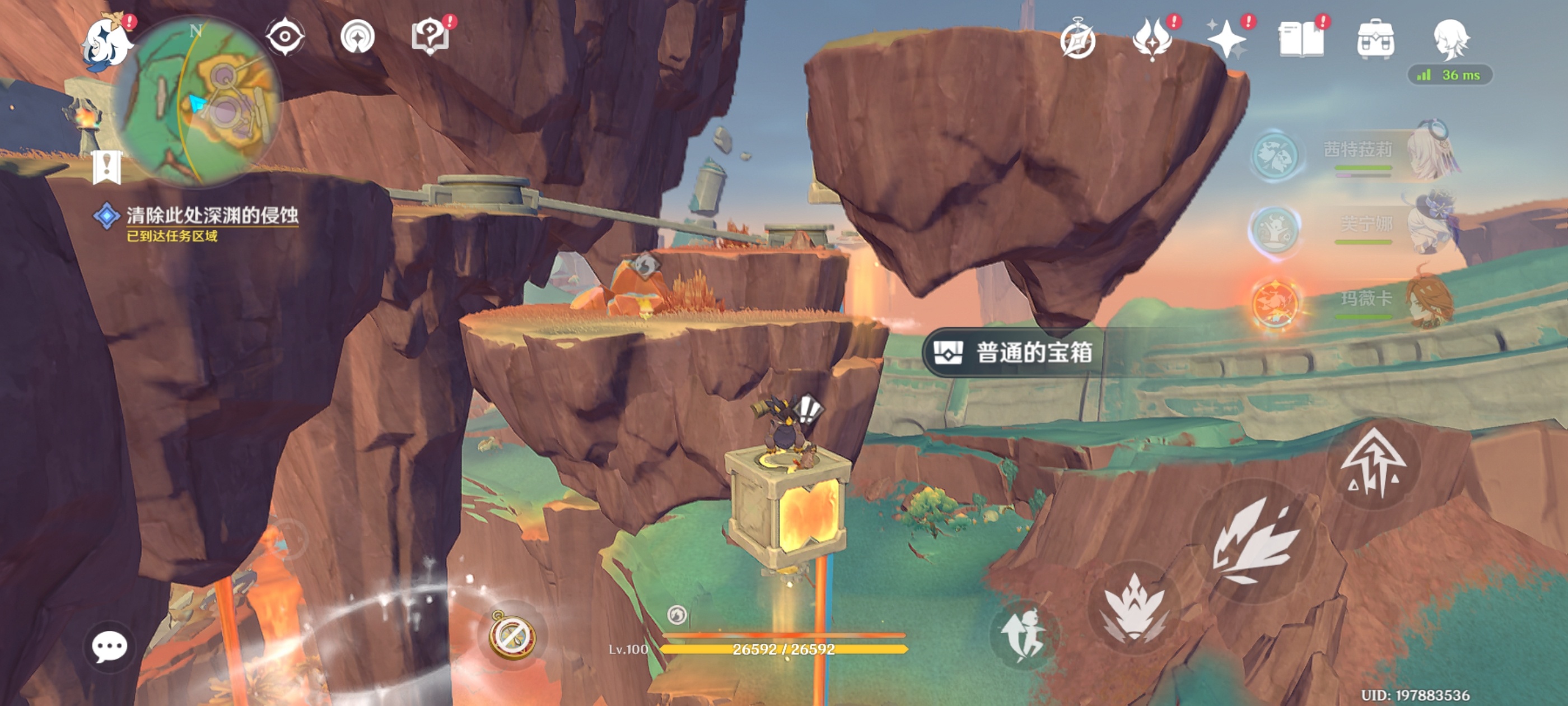Open the backpack inventory
1568x706 pixels.
click(1376, 40)
